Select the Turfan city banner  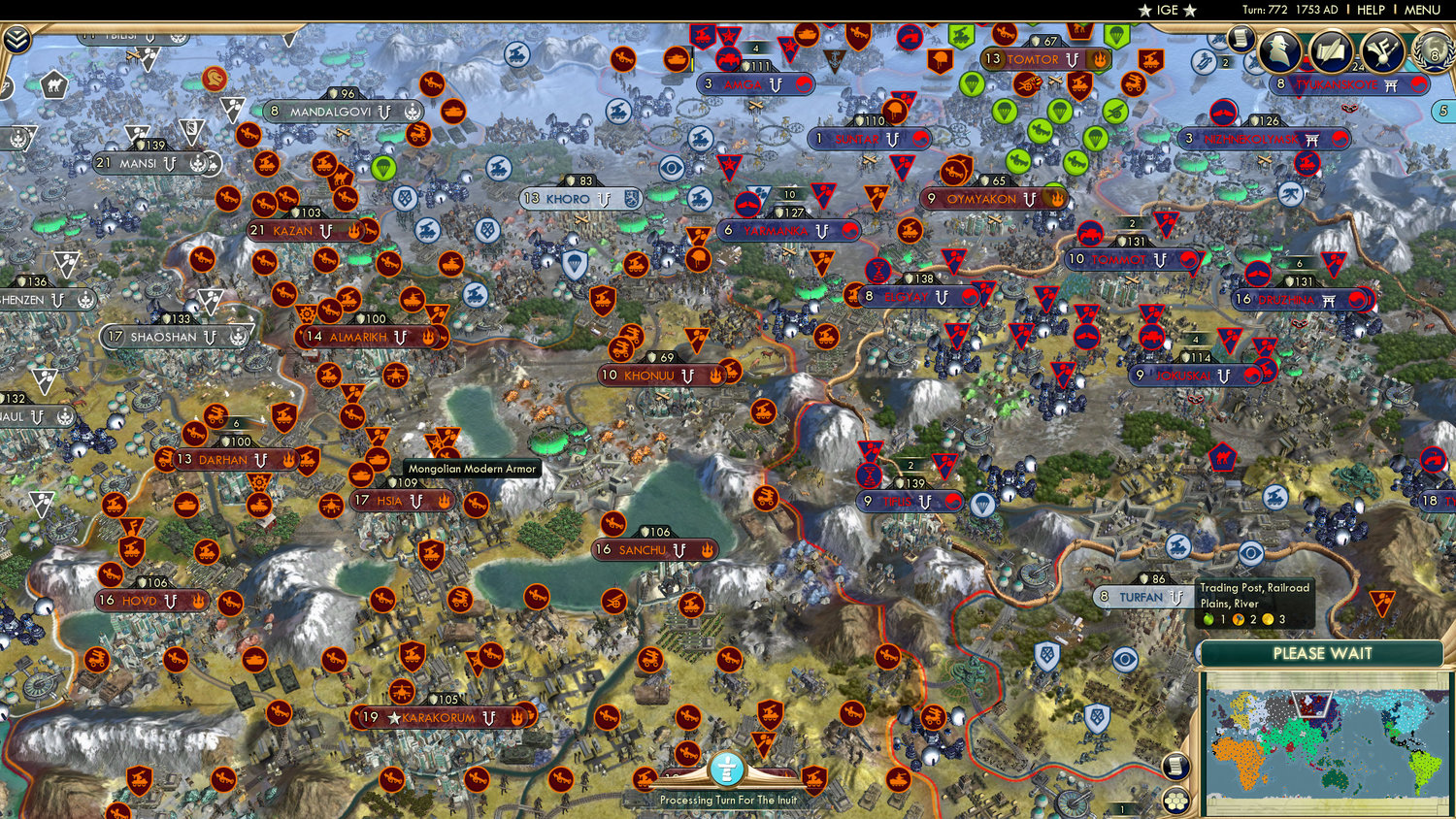[x=1141, y=596]
